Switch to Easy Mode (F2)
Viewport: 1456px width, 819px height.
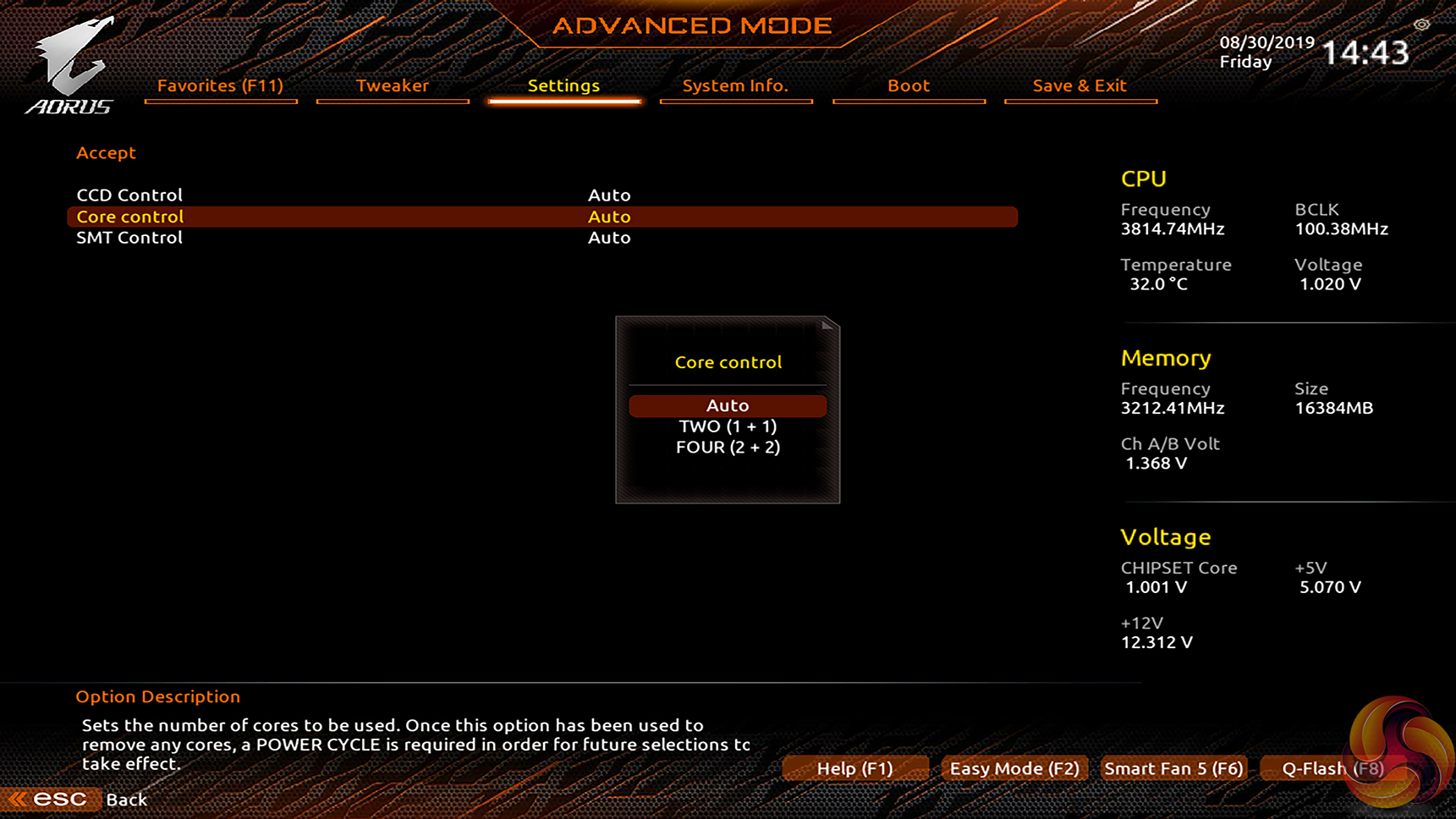[1014, 768]
